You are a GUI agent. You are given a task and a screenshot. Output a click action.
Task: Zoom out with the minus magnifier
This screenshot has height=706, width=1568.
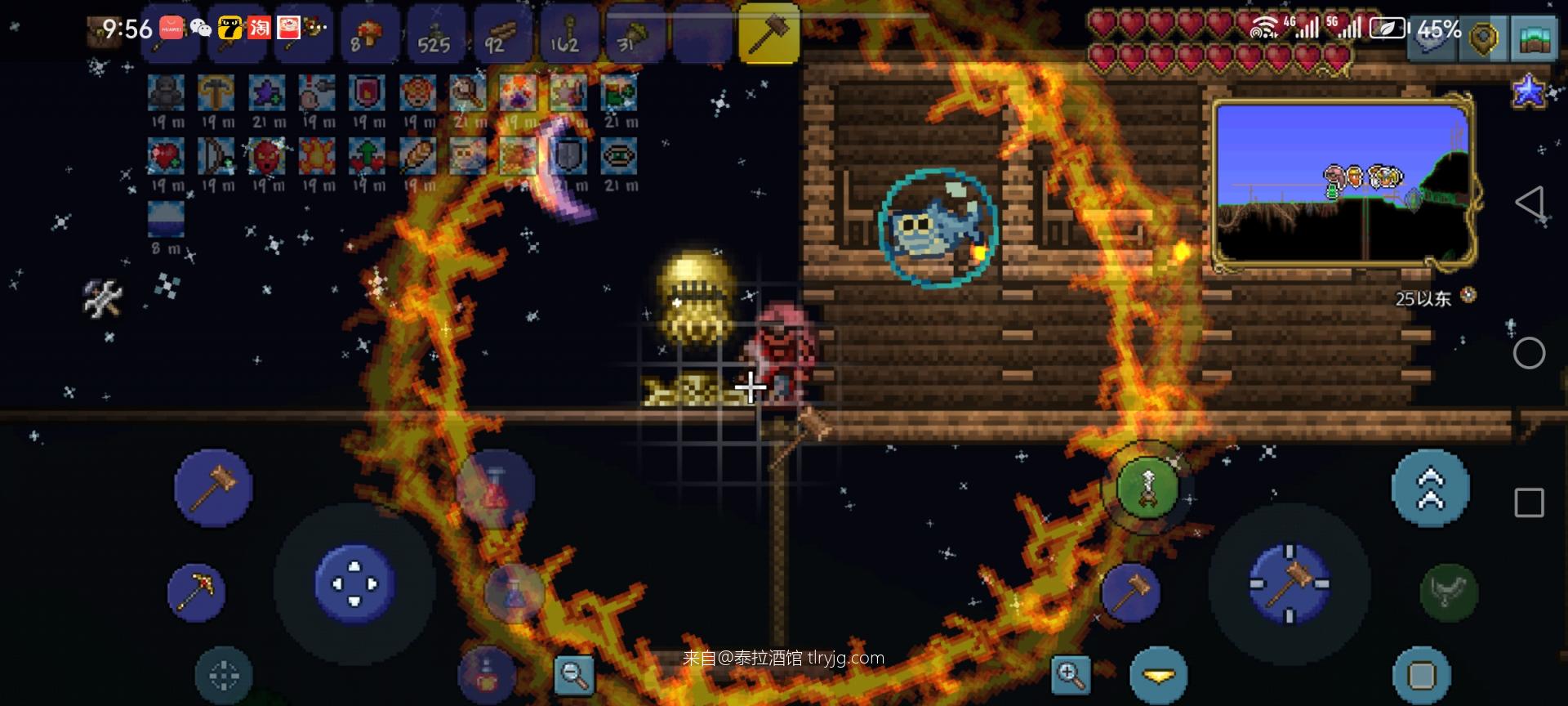(x=573, y=674)
